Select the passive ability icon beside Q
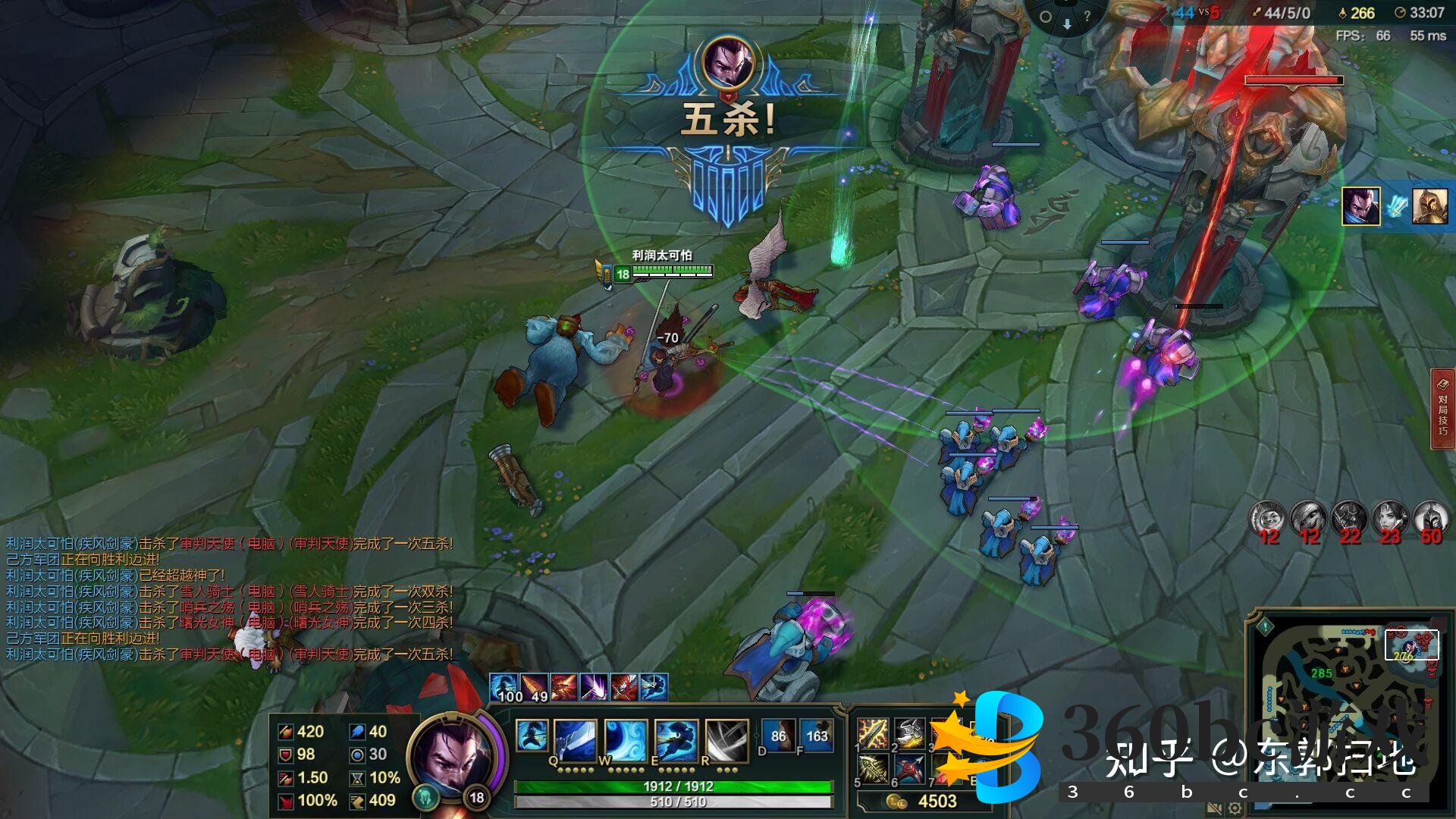 [532, 736]
